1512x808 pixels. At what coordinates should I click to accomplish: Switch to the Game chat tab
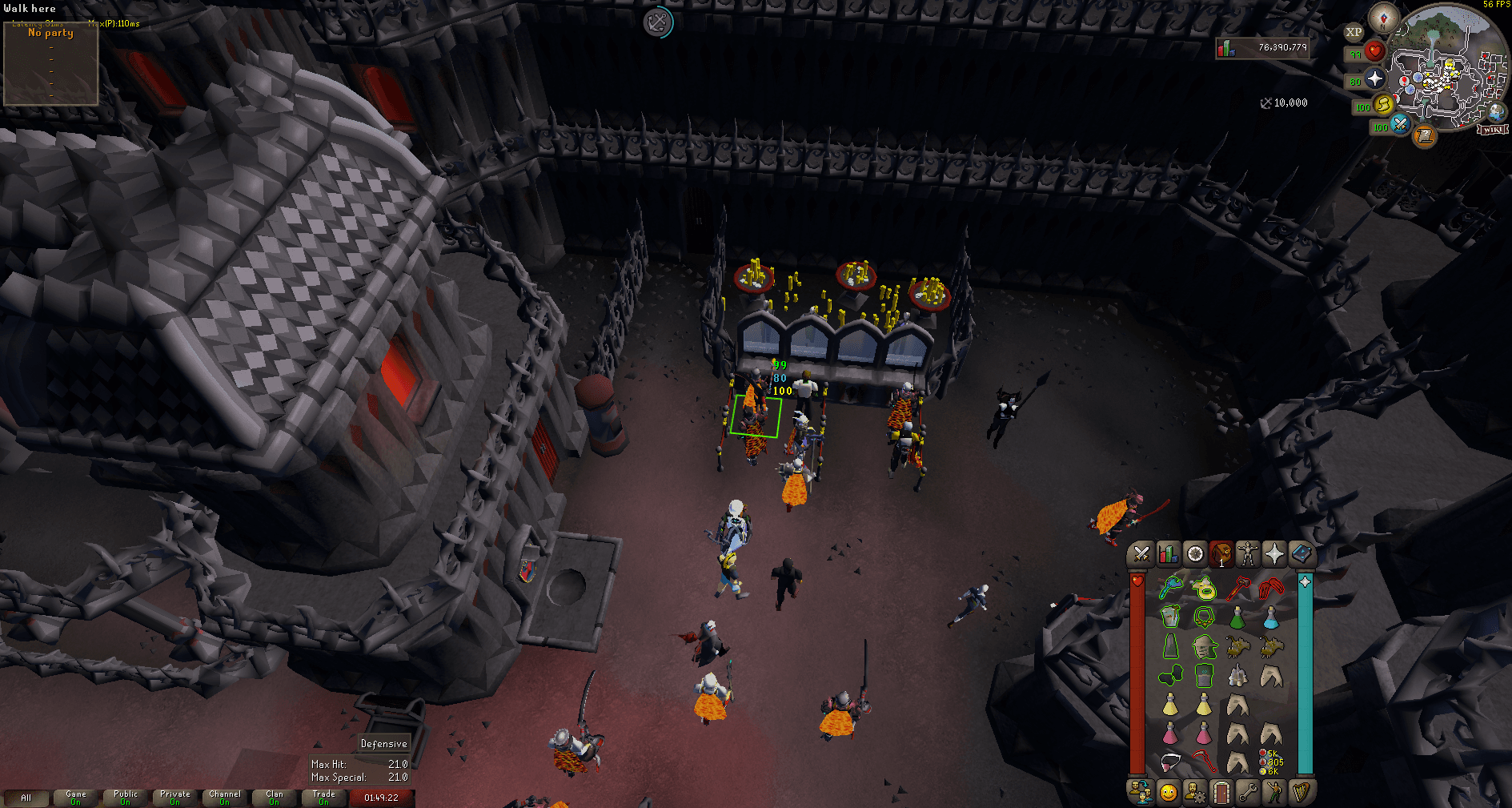point(74,796)
